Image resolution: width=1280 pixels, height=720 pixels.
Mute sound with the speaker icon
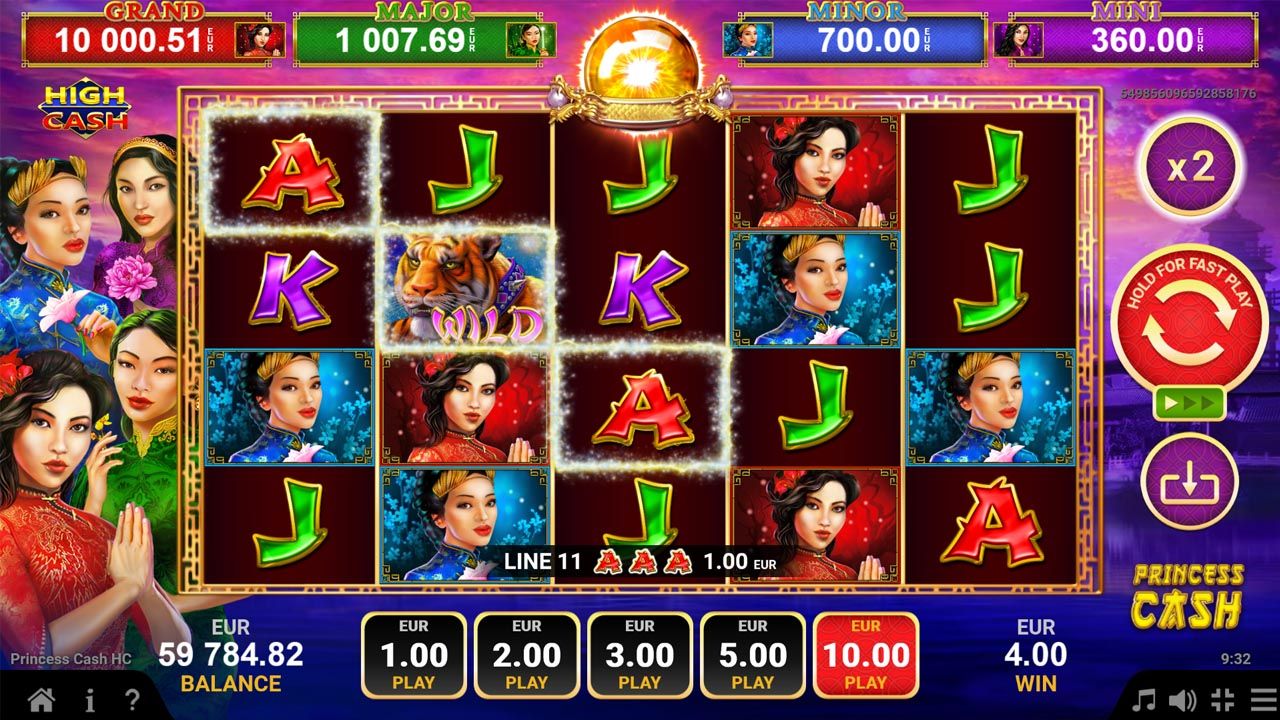coord(1182,699)
